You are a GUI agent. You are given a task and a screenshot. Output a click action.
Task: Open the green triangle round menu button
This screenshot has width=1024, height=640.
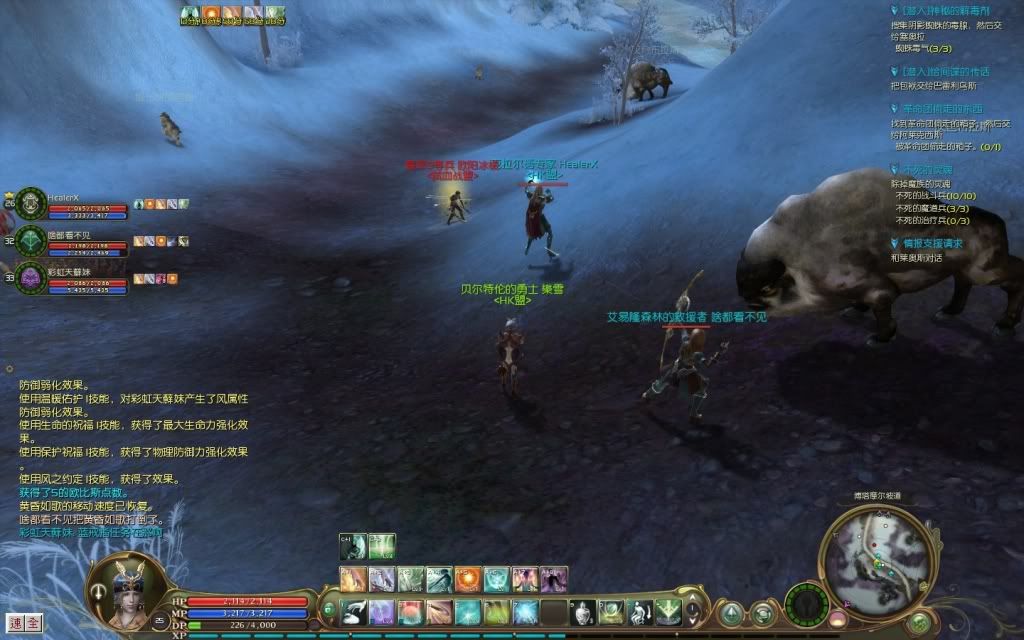click(732, 612)
